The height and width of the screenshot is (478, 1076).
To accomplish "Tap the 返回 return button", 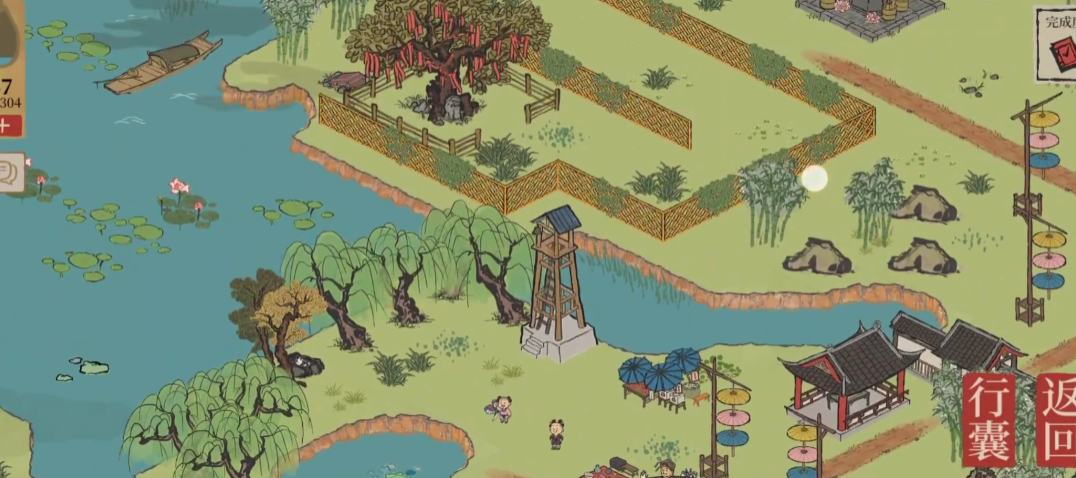I will [1057, 420].
